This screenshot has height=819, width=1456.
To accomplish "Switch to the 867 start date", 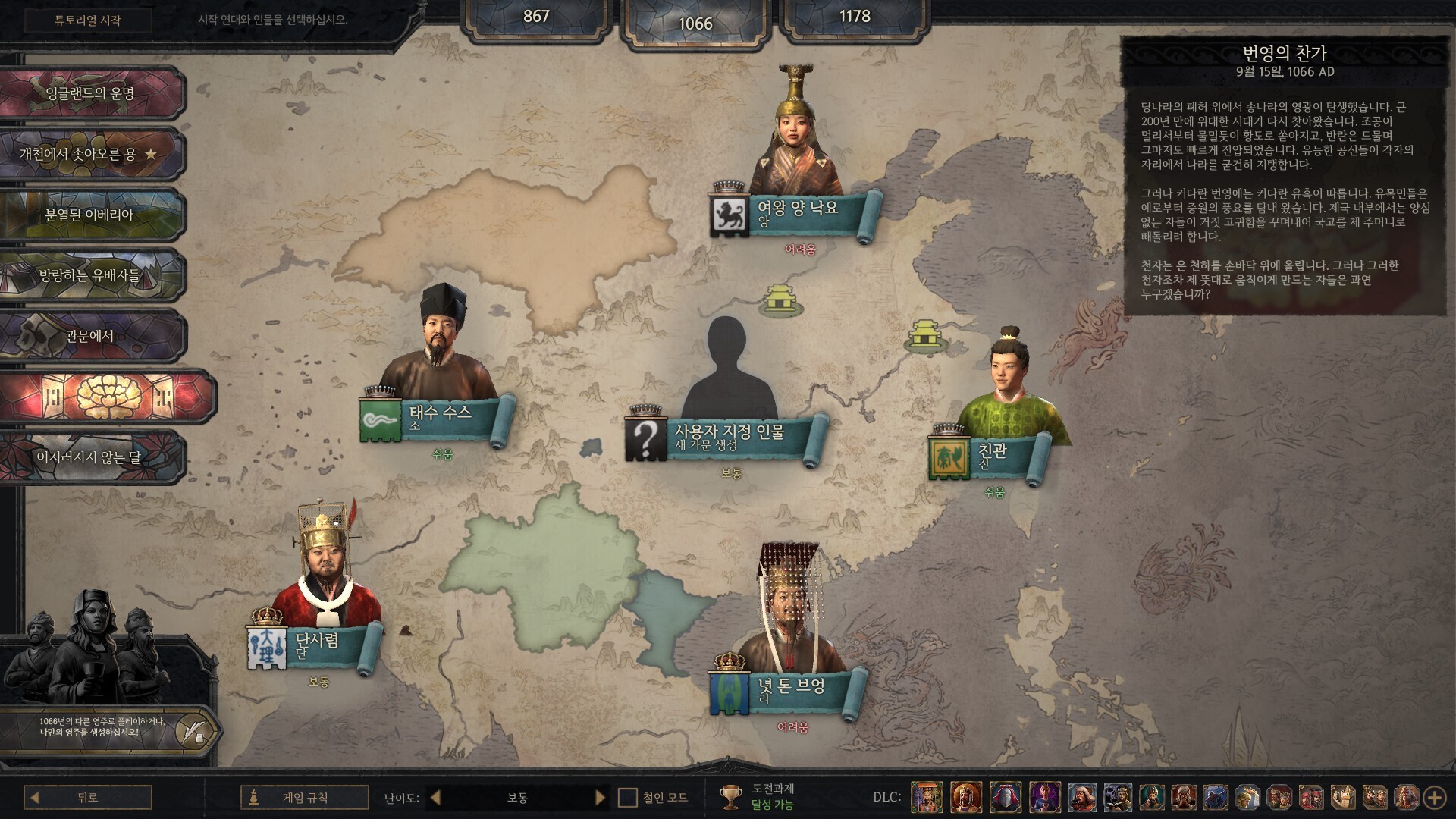I will 536,17.
